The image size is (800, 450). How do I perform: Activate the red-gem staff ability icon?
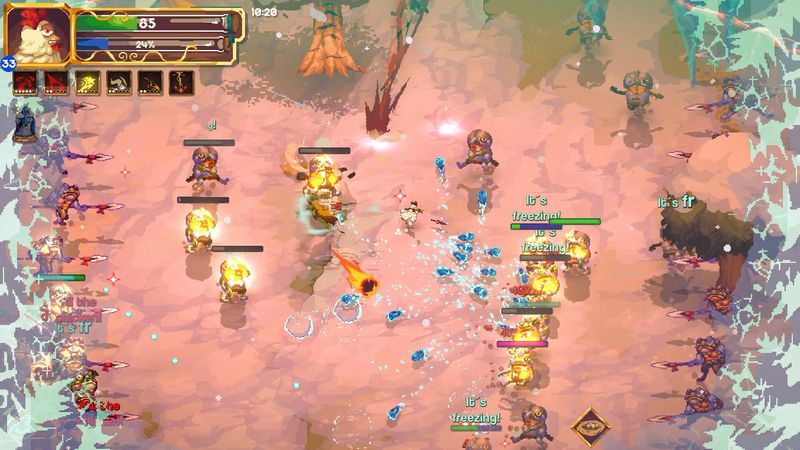[182, 82]
